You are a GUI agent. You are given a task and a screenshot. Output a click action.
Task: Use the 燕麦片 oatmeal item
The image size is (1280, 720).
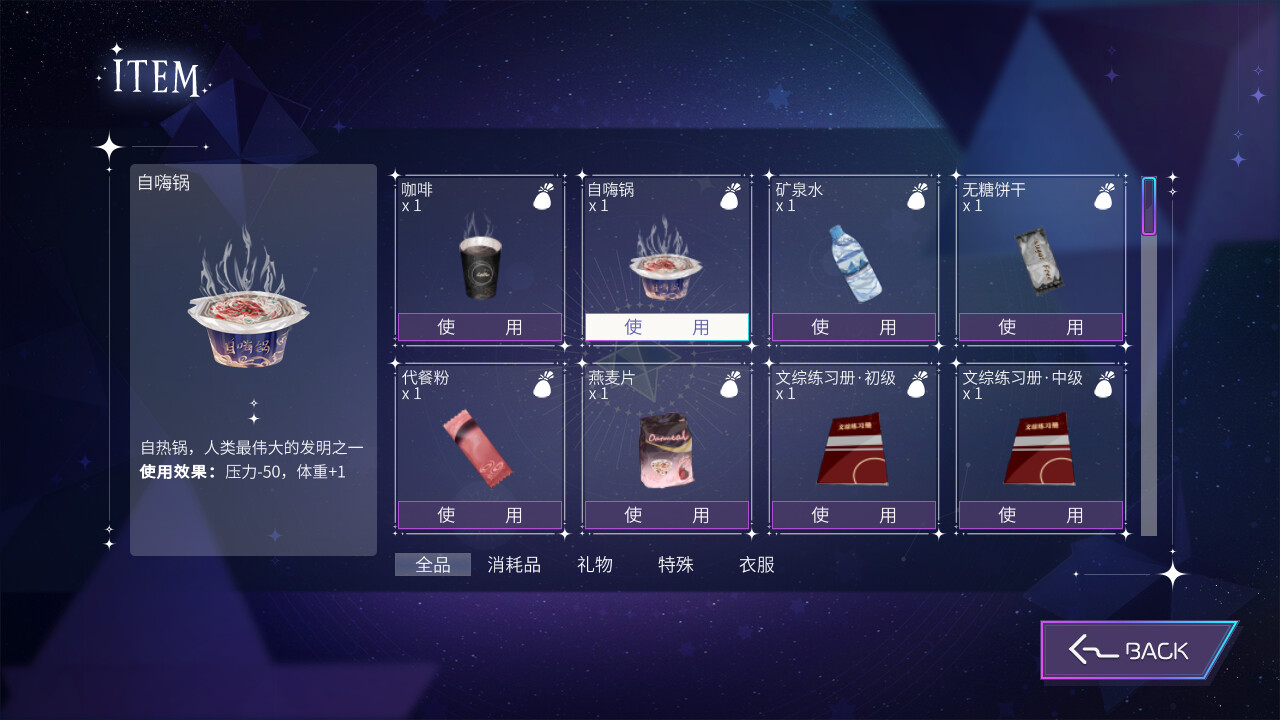point(667,515)
